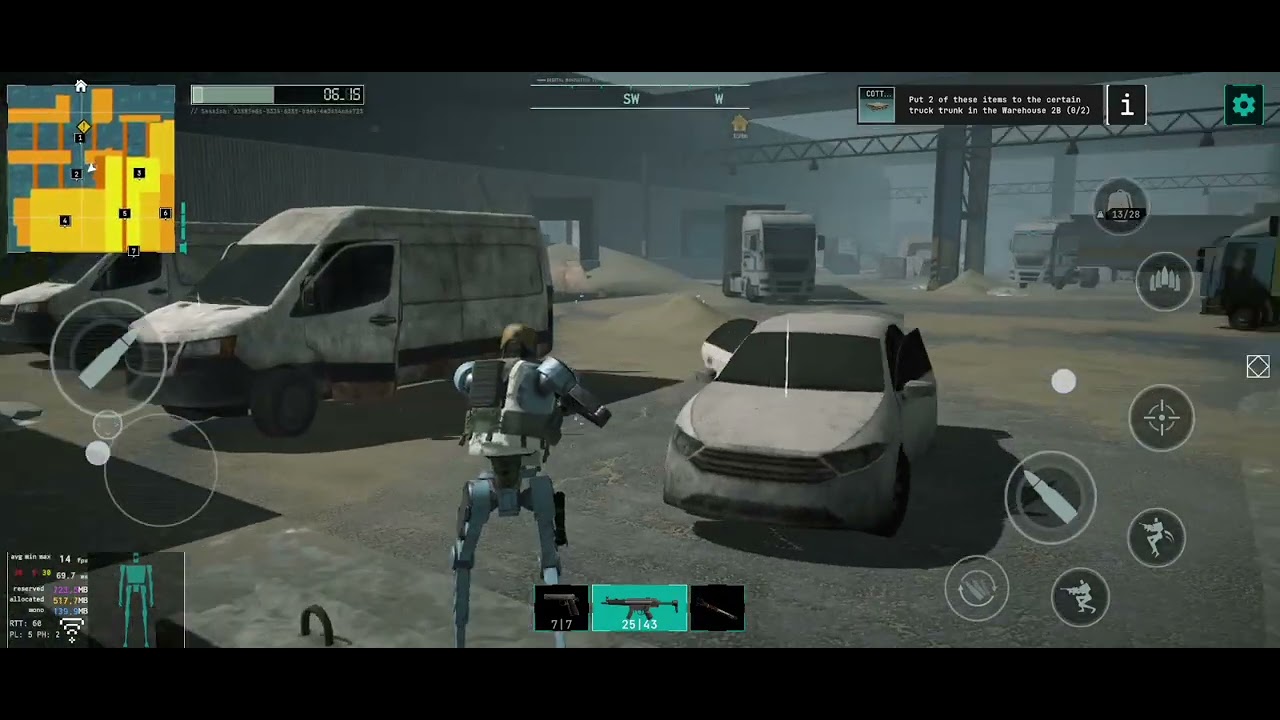This screenshot has width=1280, height=720.
Task: Show mission info with the i button
Action: click(x=1126, y=105)
